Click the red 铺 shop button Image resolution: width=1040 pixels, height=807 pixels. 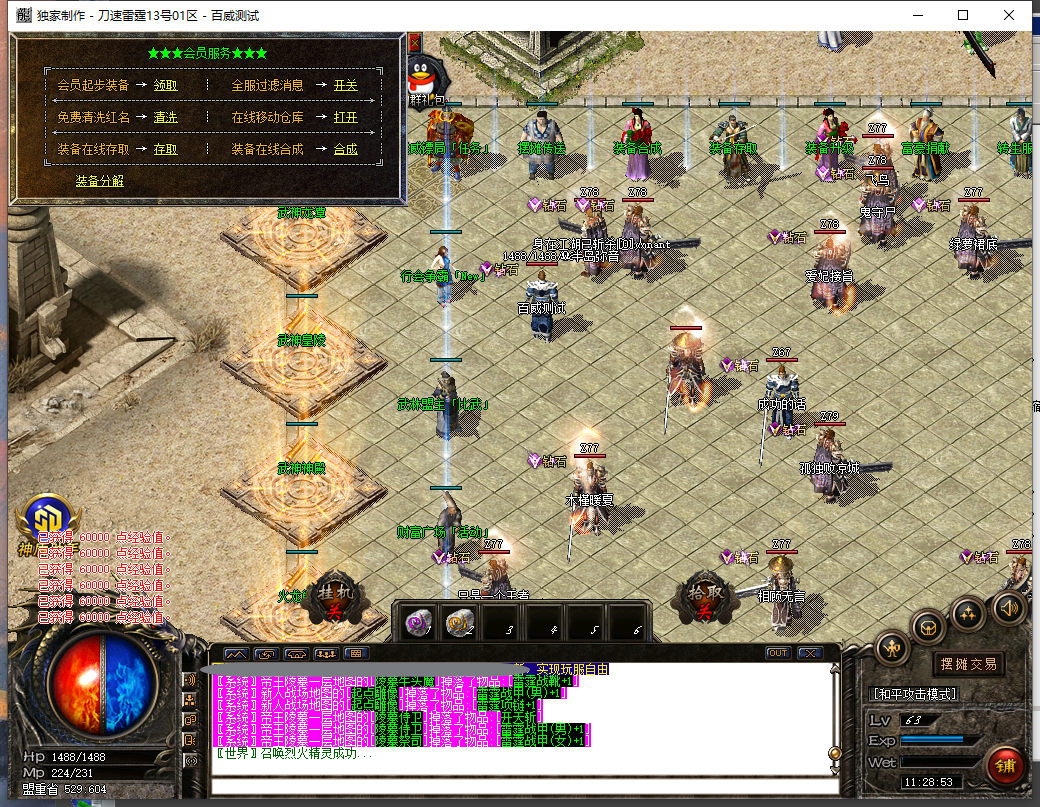click(x=1004, y=765)
